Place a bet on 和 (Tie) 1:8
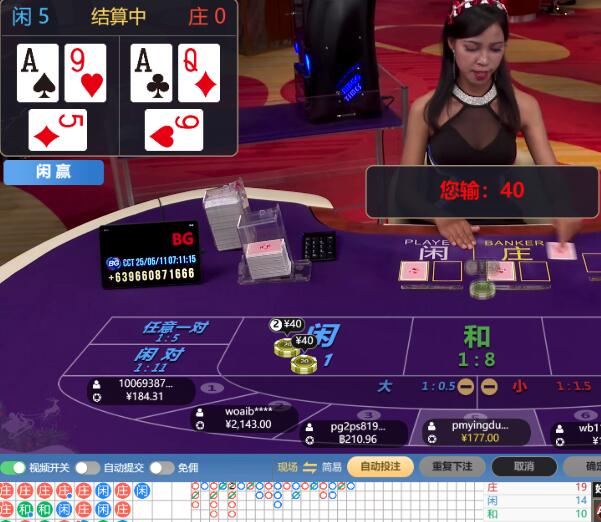This screenshot has height=522, width=601. [x=476, y=345]
